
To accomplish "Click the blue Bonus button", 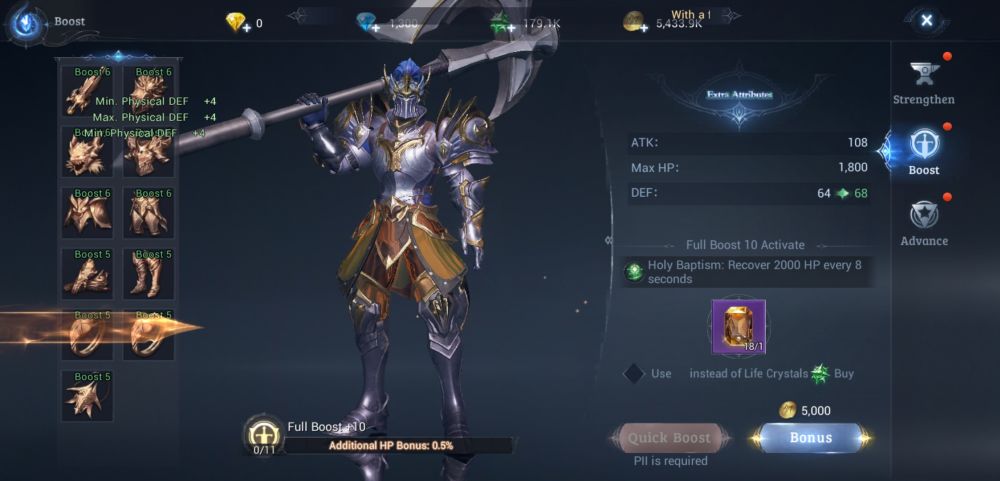I will (811, 438).
